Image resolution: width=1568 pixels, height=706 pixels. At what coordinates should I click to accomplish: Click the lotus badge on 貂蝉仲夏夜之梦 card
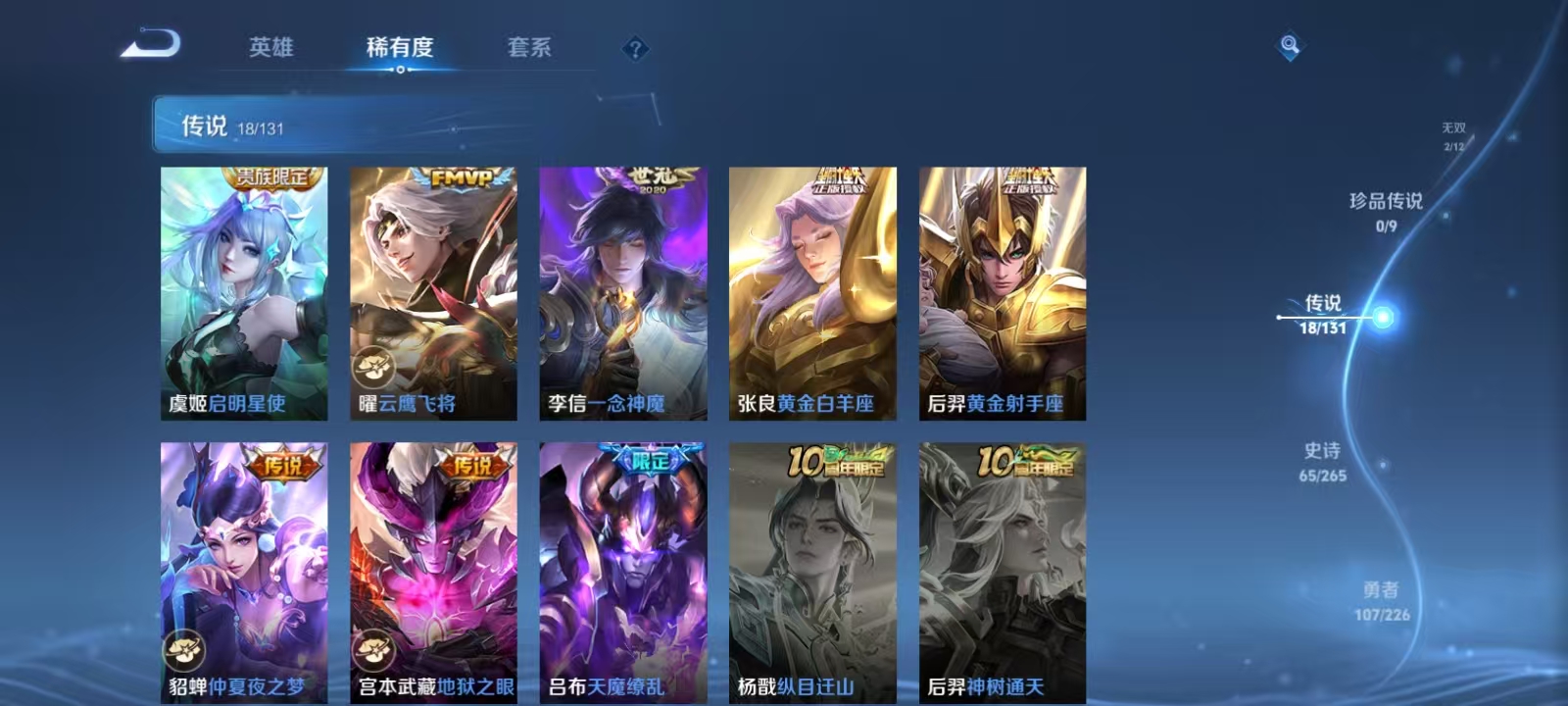[182, 649]
